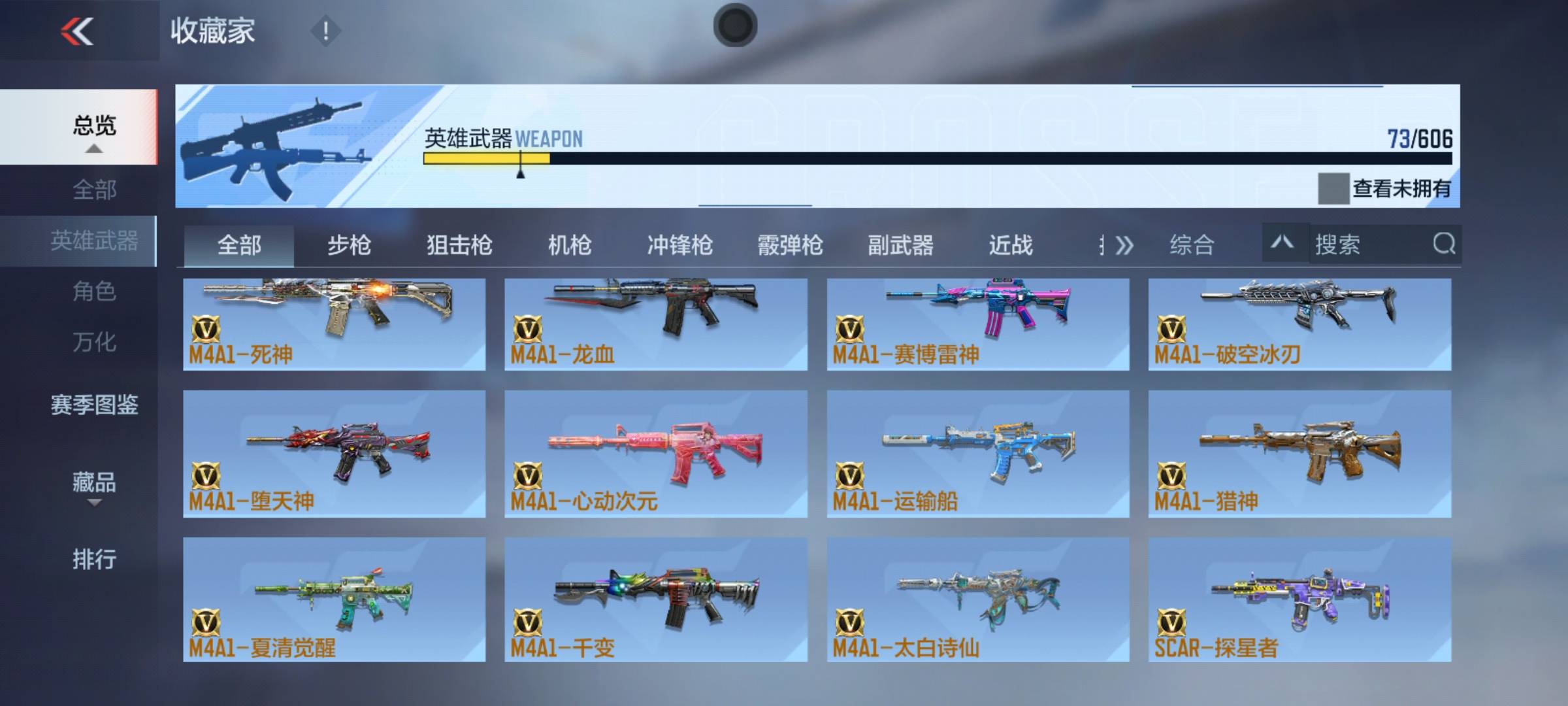Screen dimensions: 1568x706
Task: Click the back arrow to exit 收藏家
Action: pos(75,31)
